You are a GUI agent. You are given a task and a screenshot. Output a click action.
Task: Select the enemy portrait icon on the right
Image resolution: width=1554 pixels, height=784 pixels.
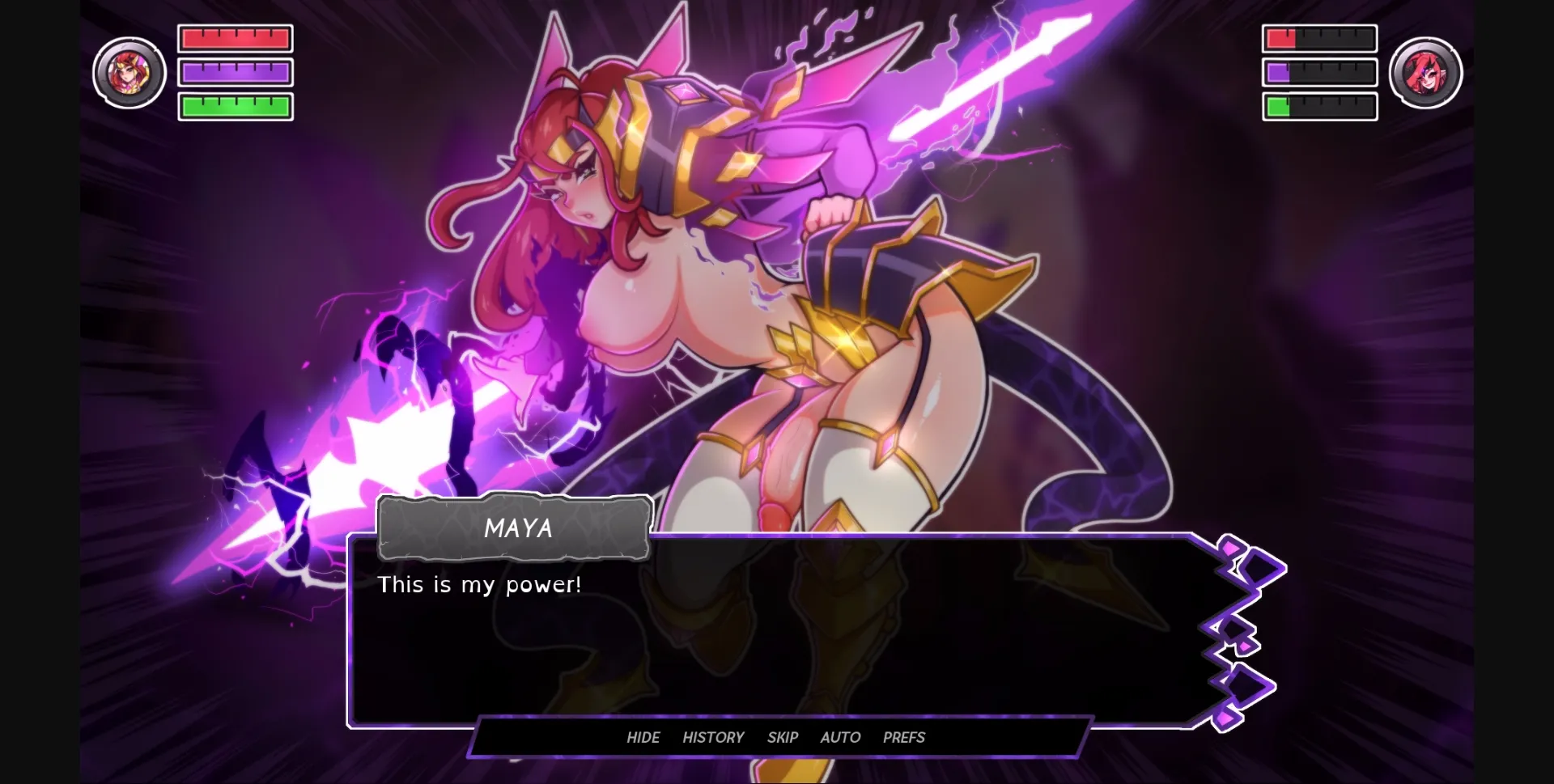pyautogui.click(x=1426, y=72)
